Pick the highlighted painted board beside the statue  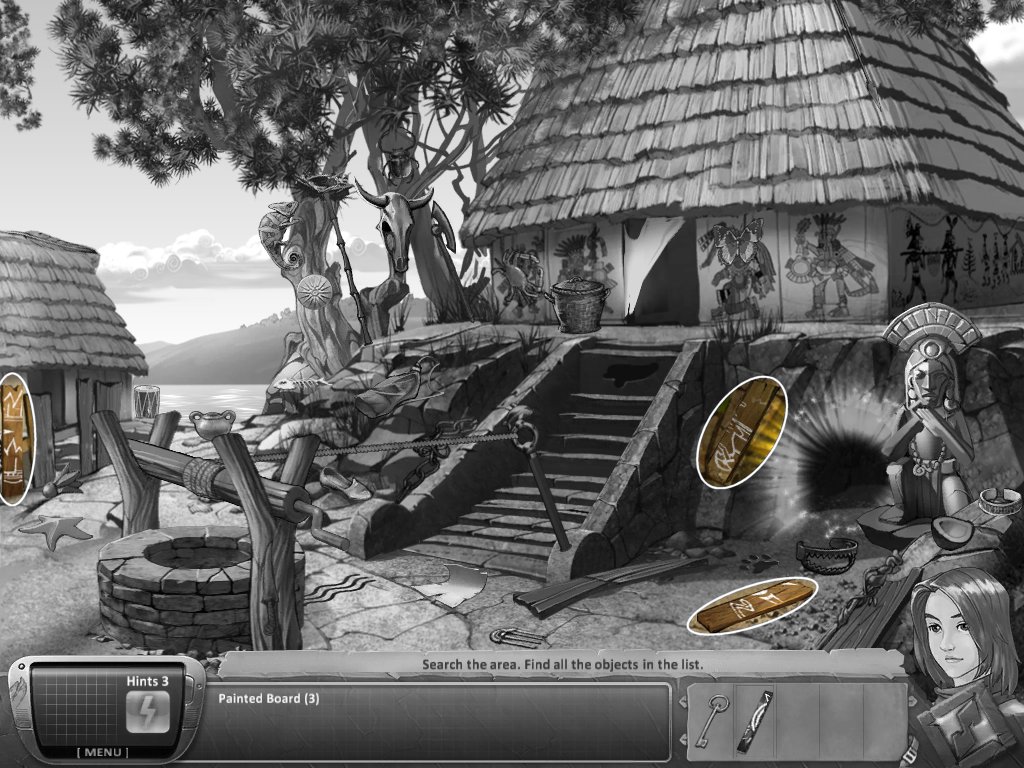pos(741,432)
